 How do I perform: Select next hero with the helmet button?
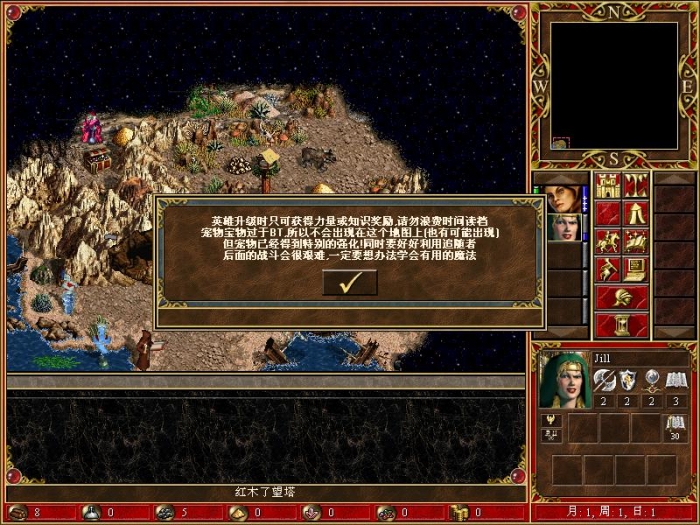[x=622, y=298]
